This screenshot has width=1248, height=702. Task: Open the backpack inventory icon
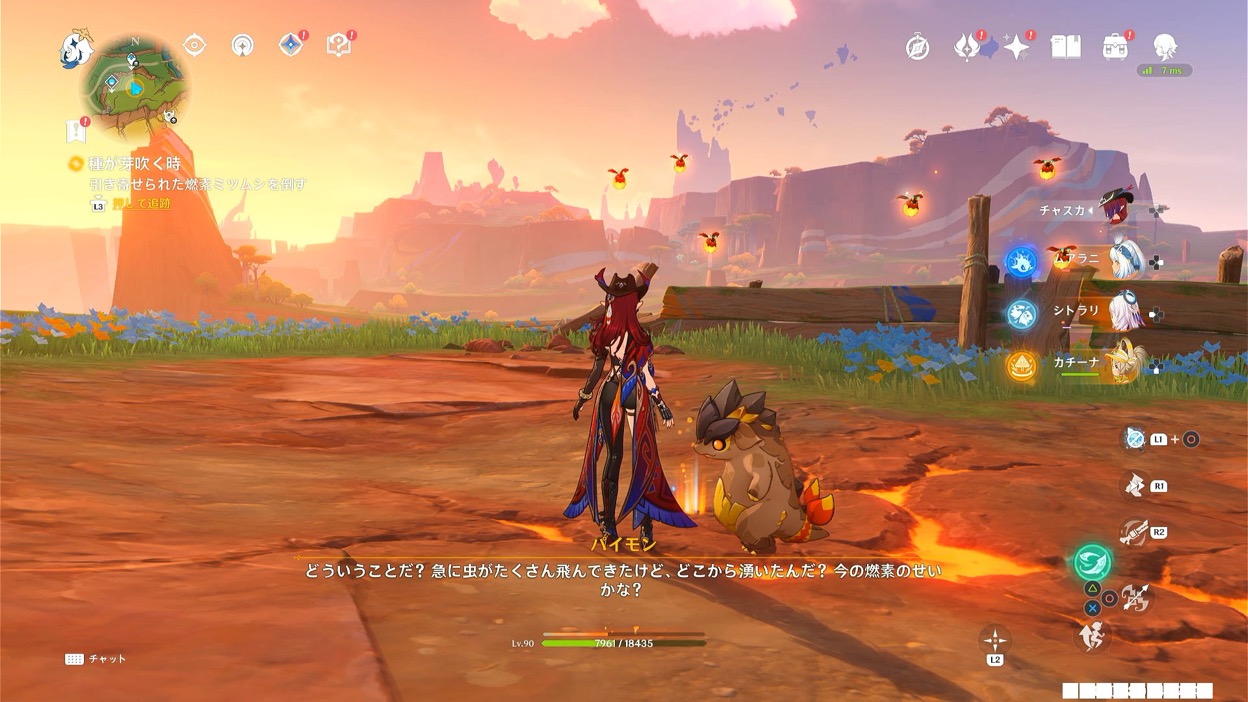click(x=1115, y=47)
